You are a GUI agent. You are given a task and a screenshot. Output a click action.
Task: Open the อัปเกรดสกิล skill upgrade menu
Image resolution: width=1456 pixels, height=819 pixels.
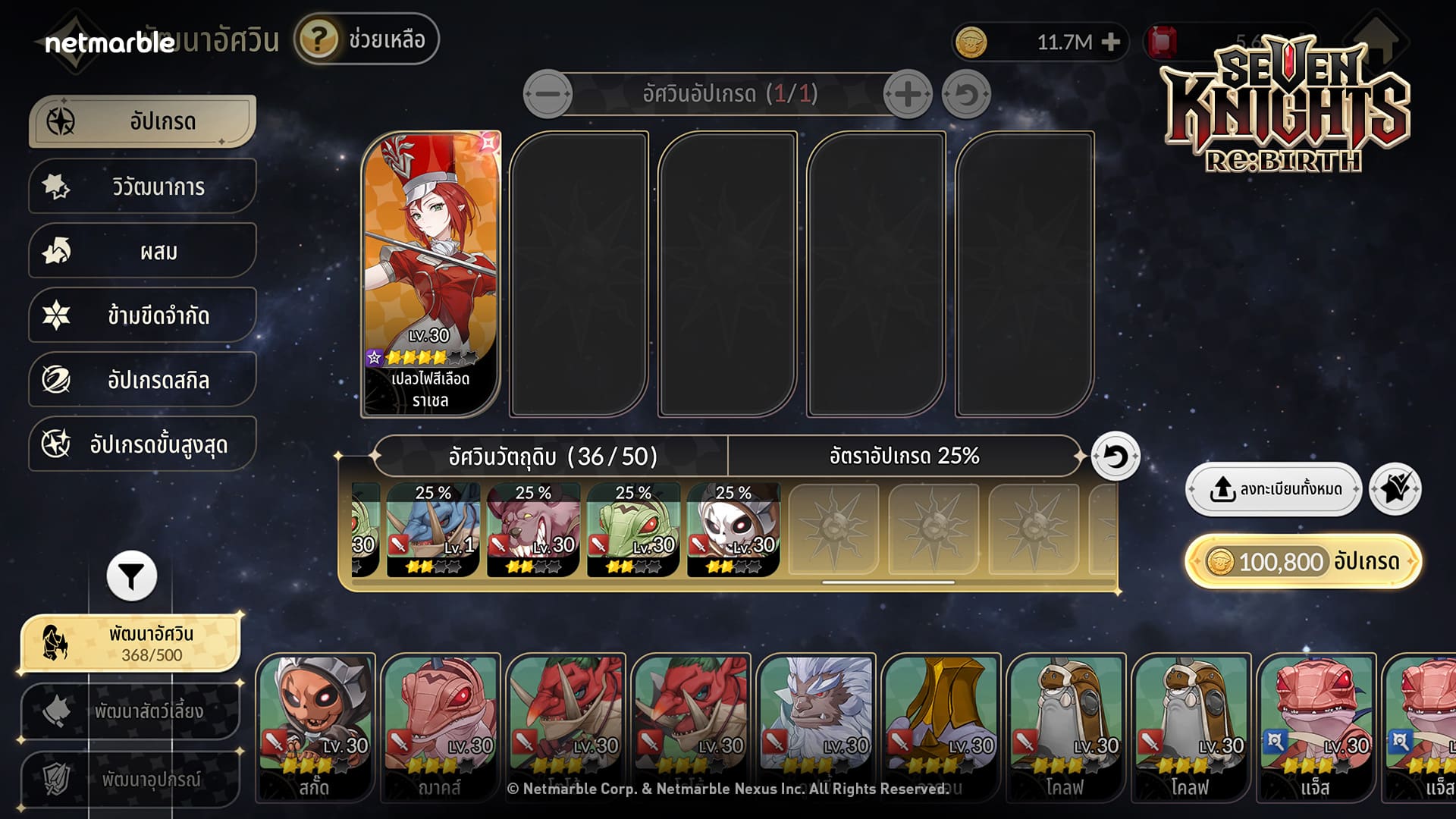point(143,380)
